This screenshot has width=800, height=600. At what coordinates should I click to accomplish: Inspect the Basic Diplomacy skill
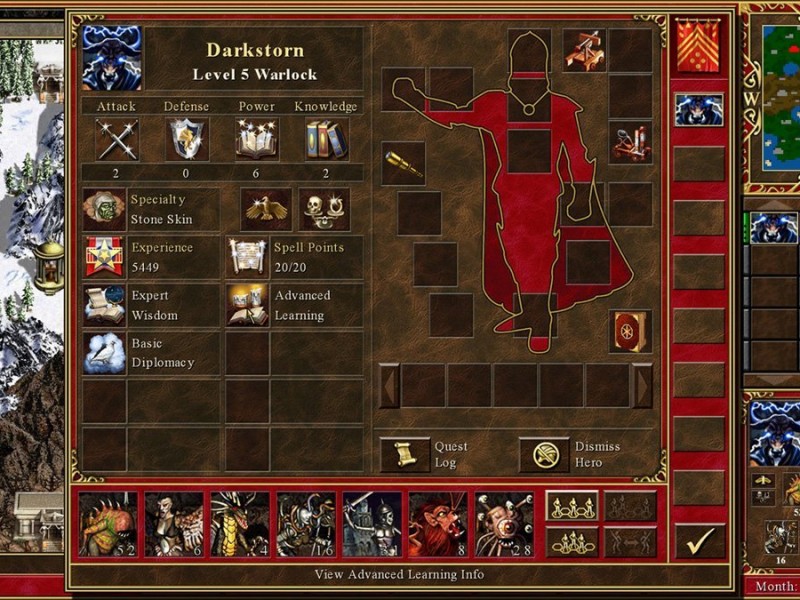click(104, 353)
